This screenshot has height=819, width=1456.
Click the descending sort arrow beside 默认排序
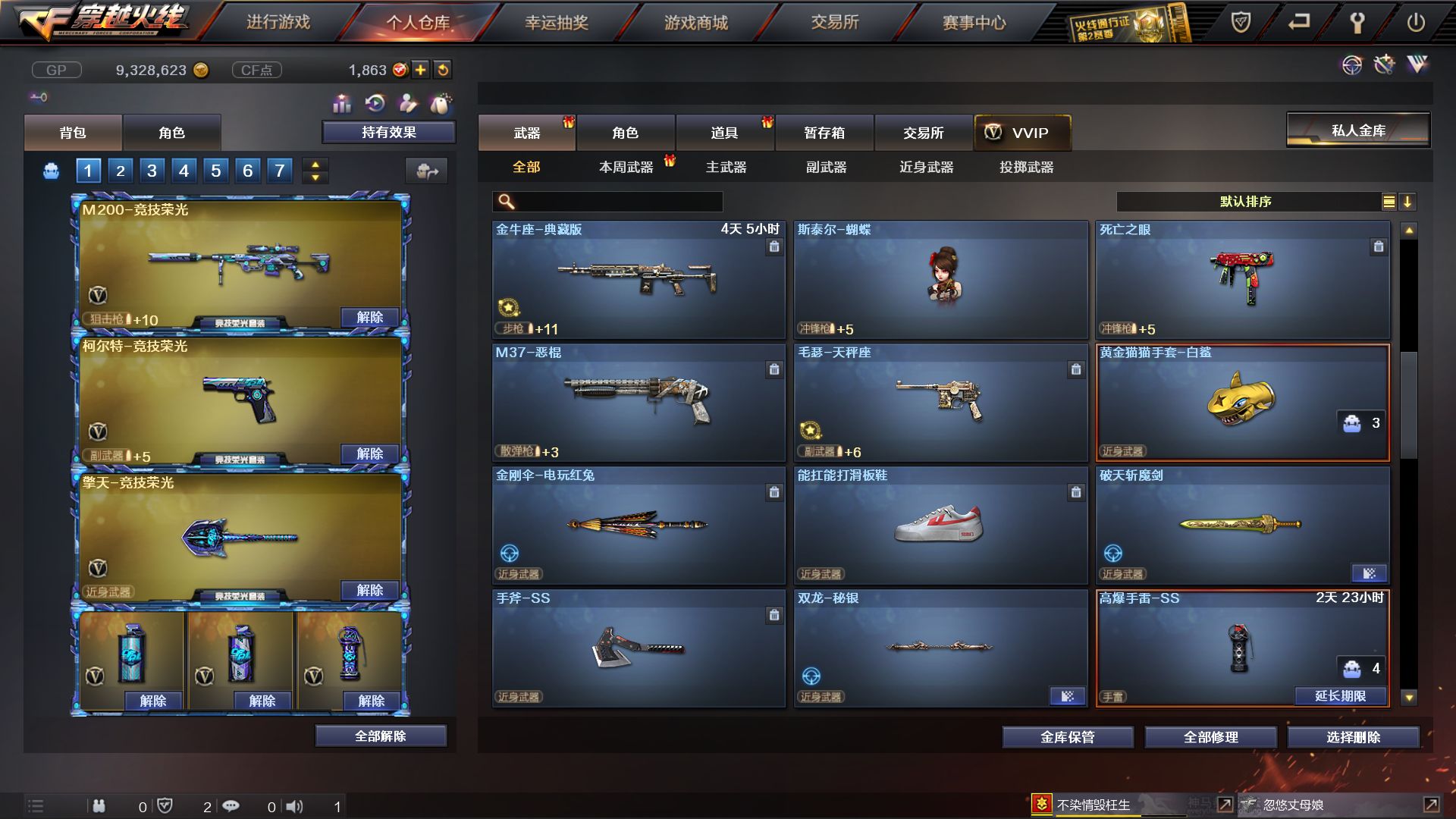[1409, 202]
